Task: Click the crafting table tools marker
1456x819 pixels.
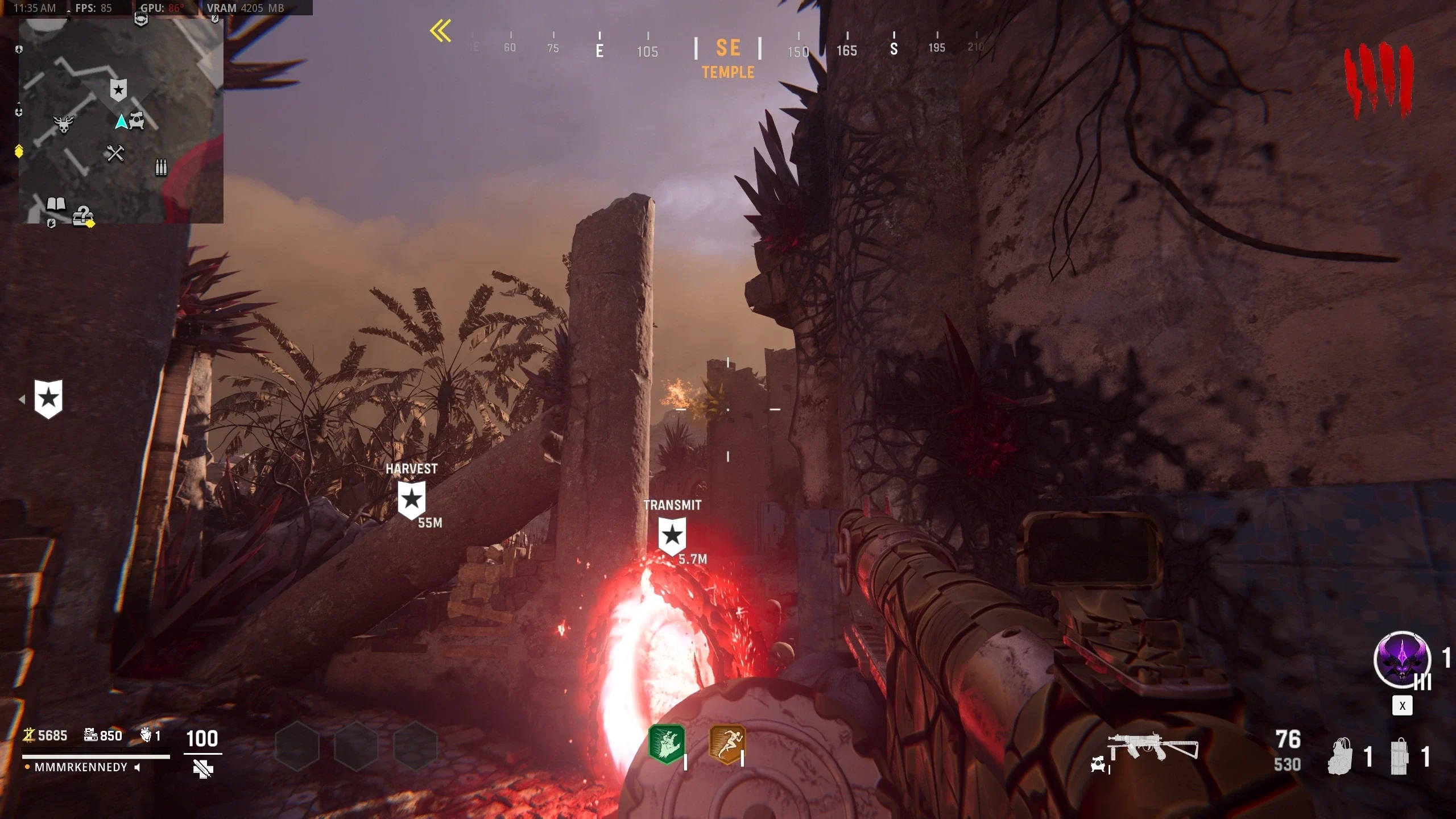Action: pyautogui.click(x=115, y=153)
